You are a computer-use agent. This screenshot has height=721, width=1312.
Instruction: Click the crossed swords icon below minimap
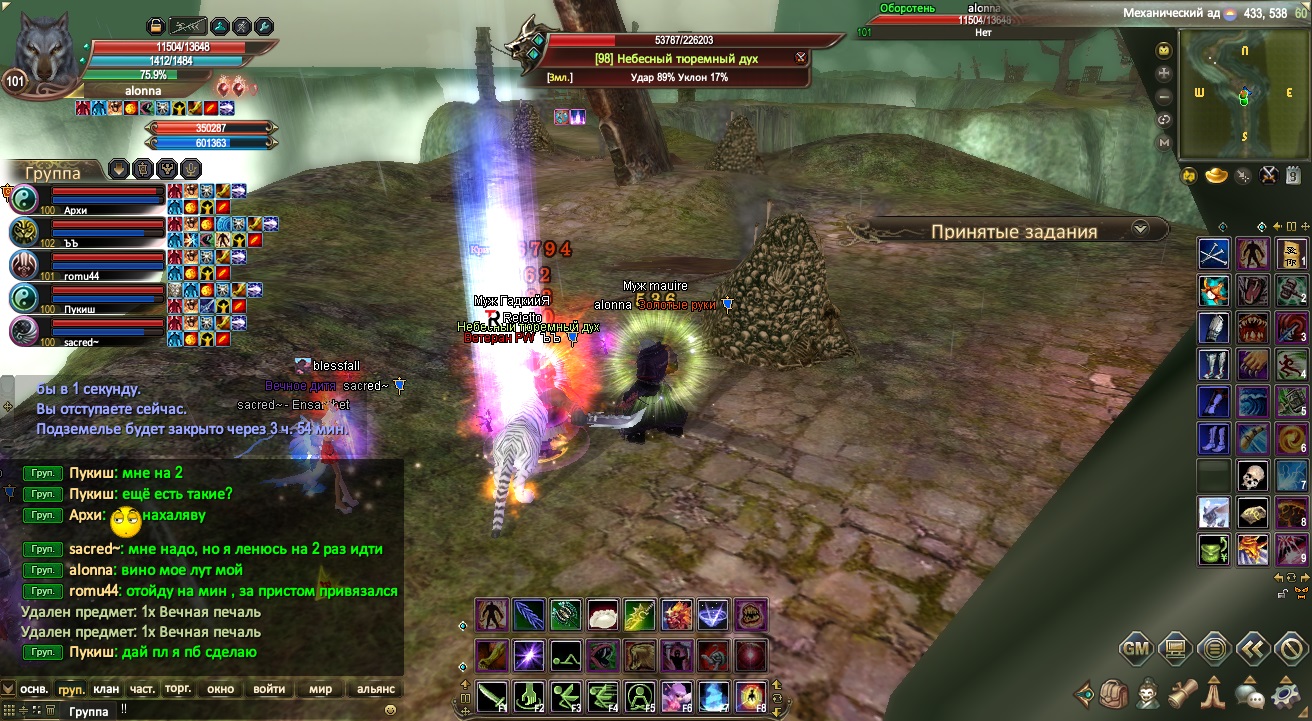(x=1268, y=176)
